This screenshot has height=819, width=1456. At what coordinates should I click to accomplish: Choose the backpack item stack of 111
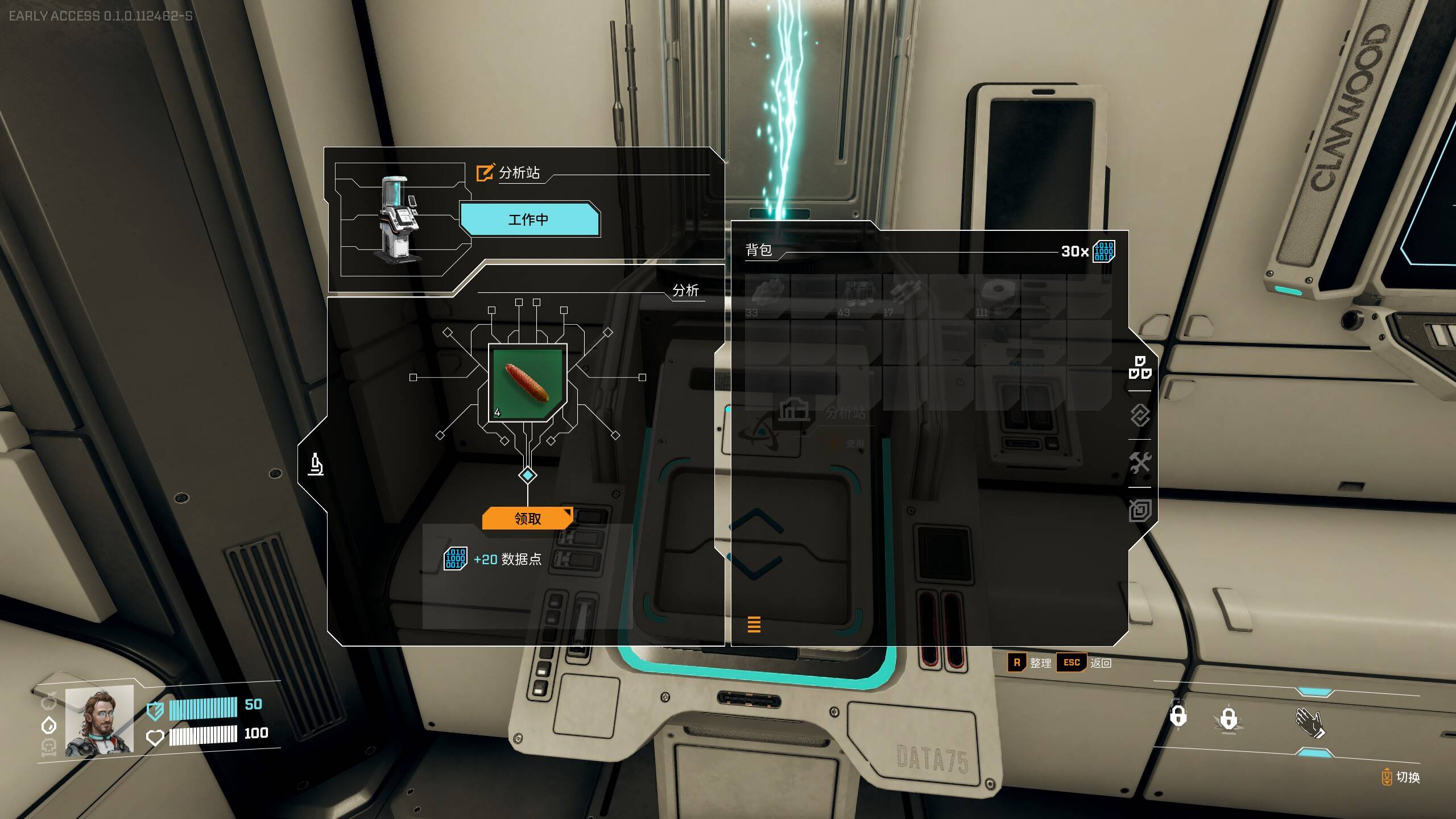click(x=997, y=296)
